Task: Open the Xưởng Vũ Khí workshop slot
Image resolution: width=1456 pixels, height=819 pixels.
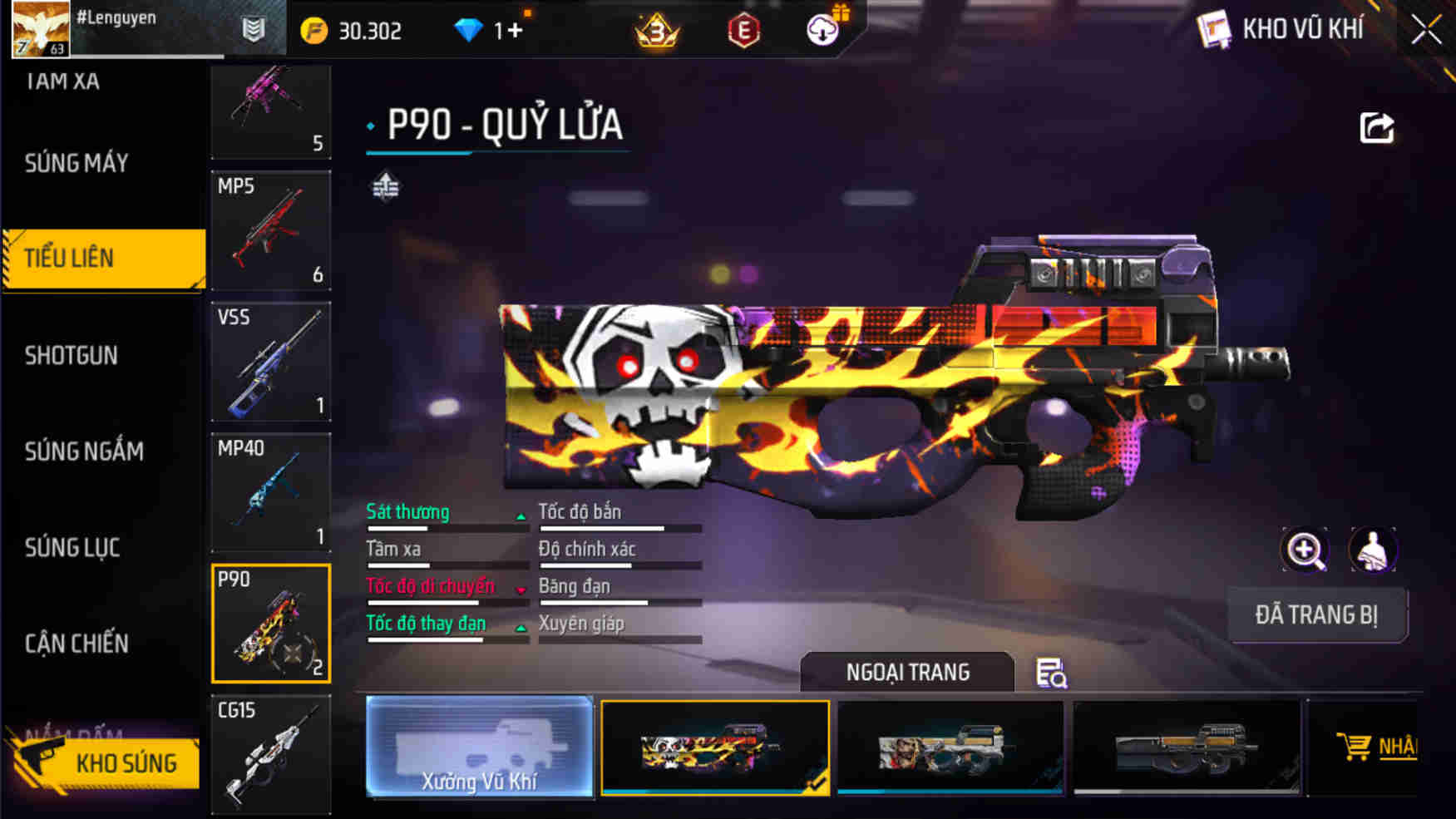Action: pos(479,747)
